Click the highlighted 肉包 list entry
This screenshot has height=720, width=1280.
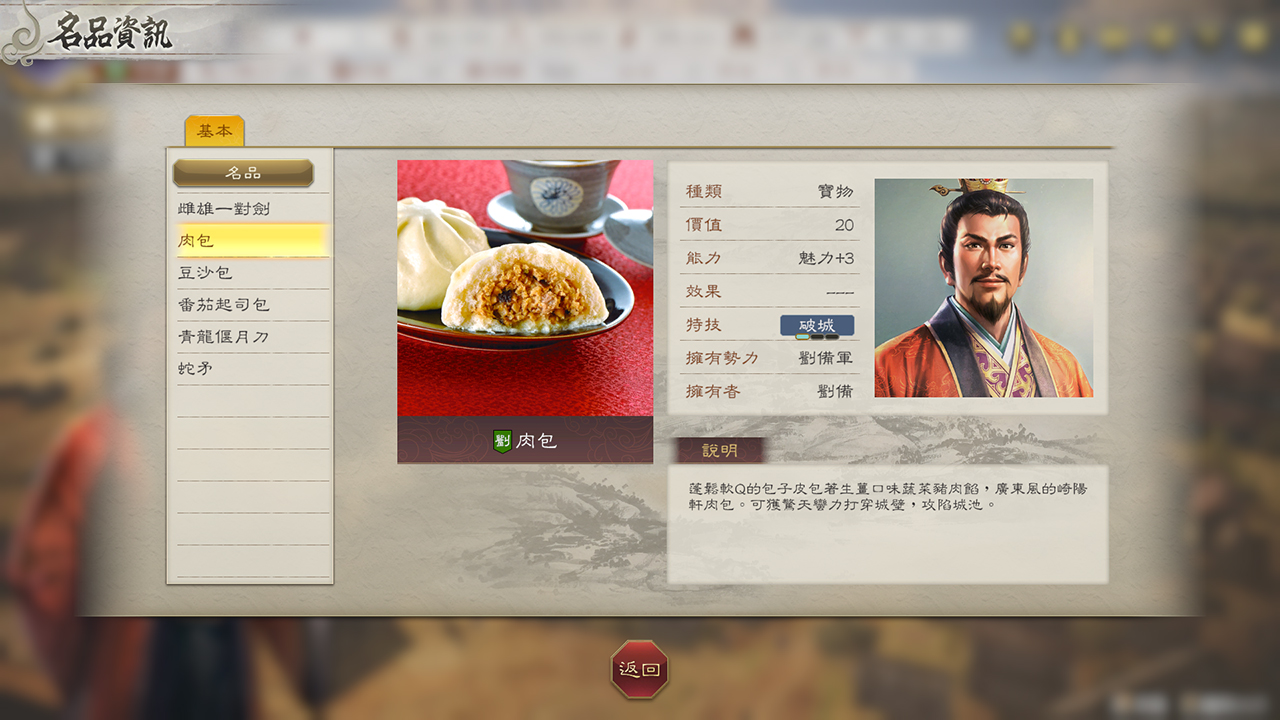point(252,240)
